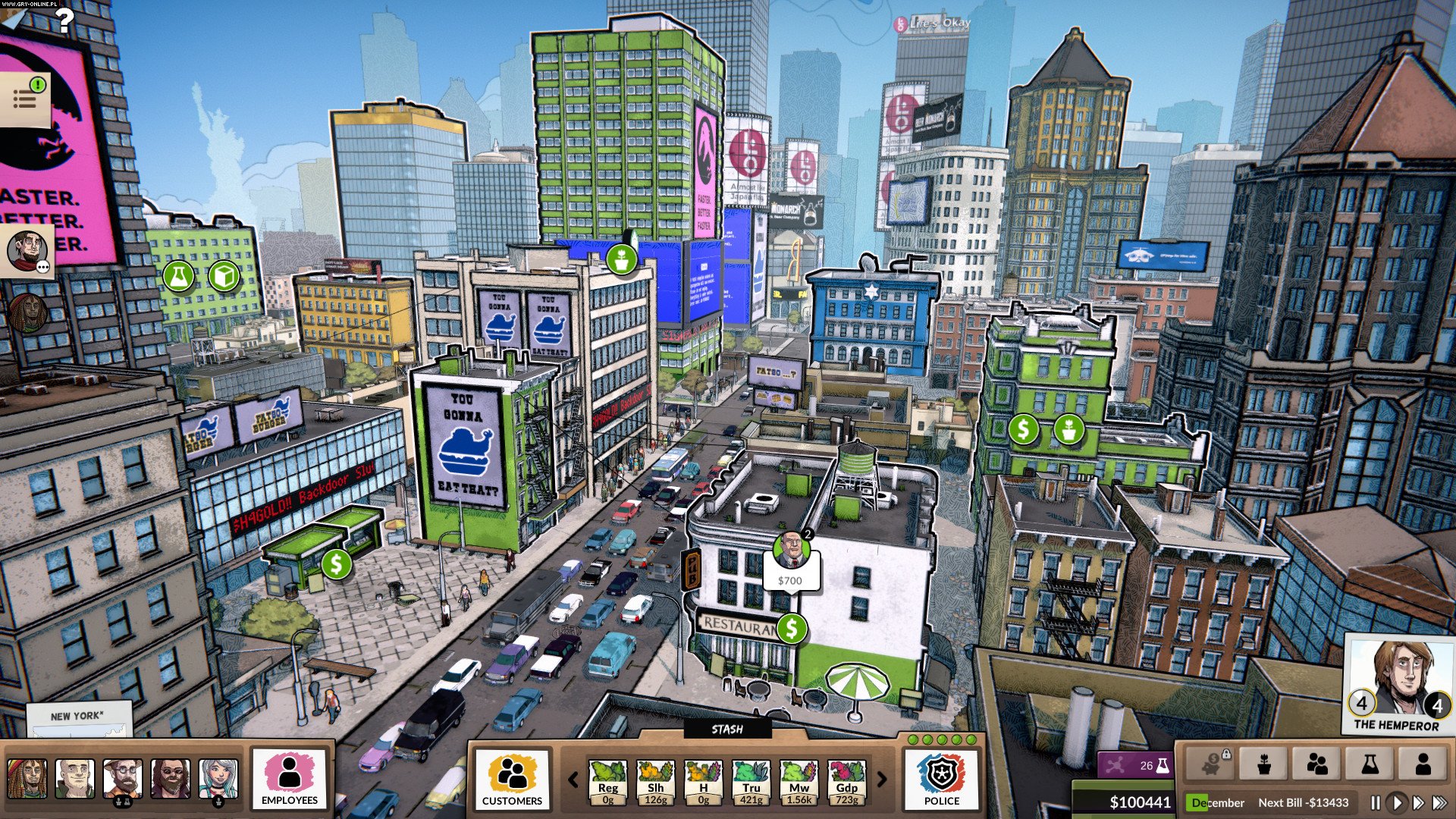Select the dreadlocked employee portrait
Viewport: 1456px width, 819px height.
tap(27, 779)
